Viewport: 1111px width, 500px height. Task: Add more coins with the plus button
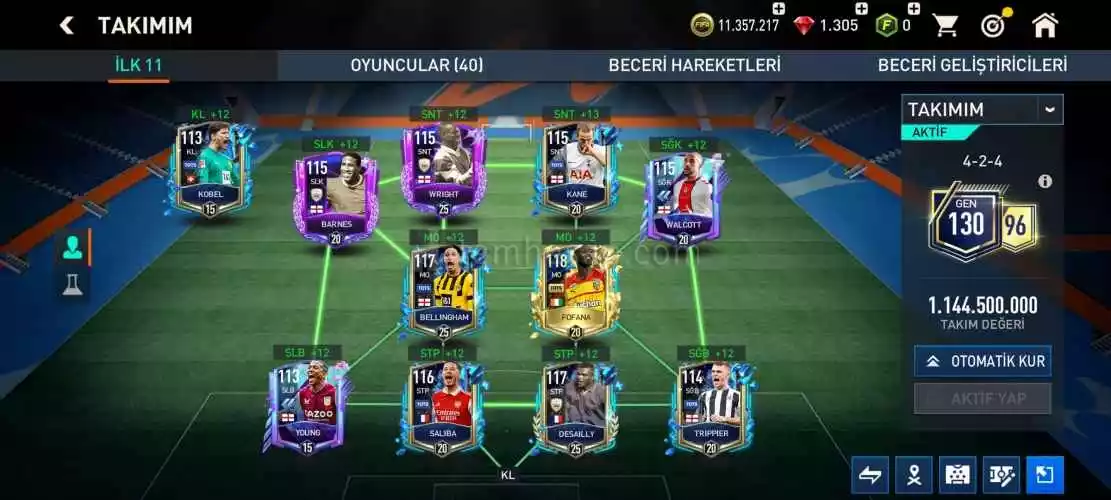(x=779, y=9)
